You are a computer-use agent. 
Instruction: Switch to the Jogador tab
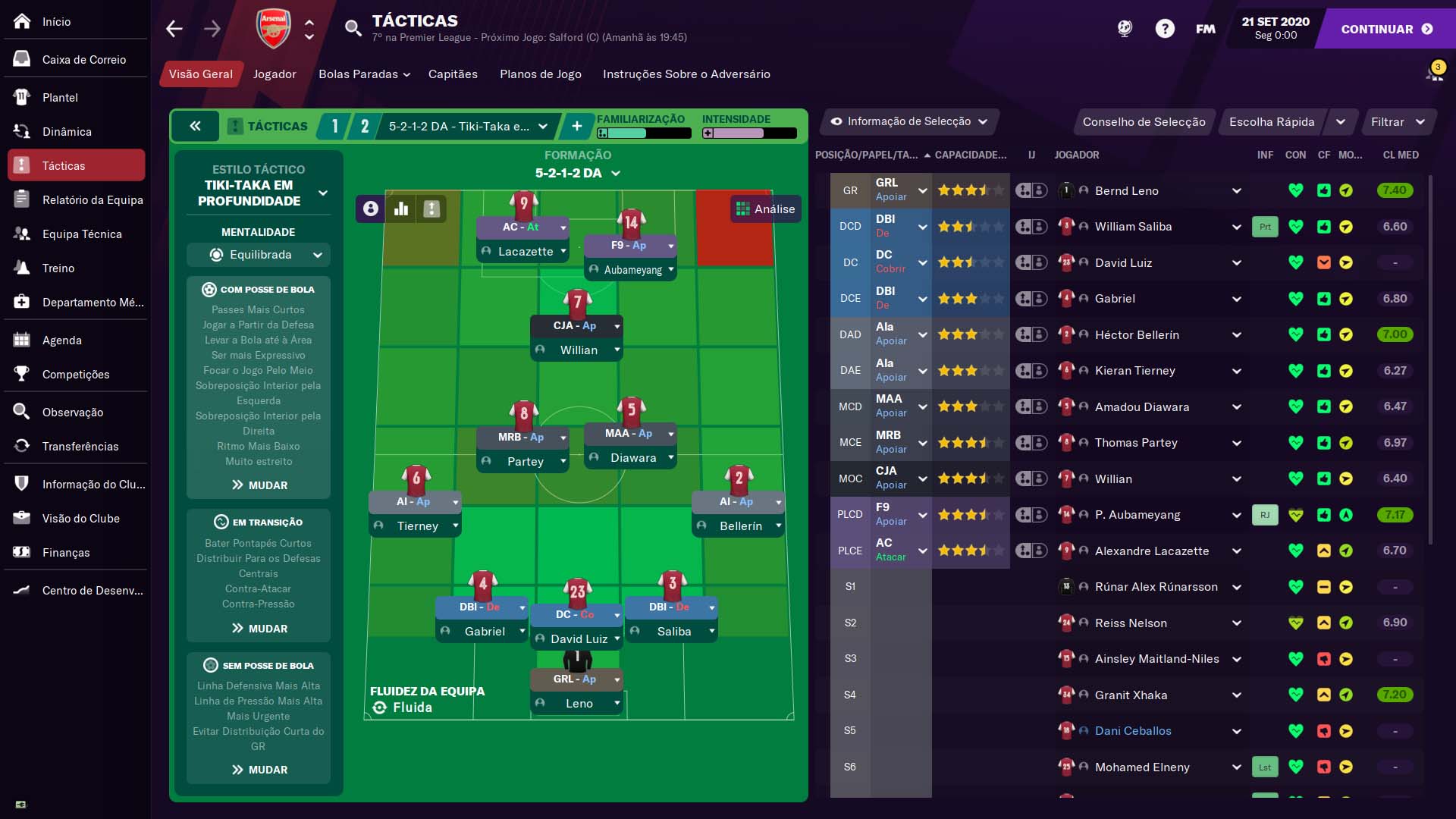tap(274, 74)
